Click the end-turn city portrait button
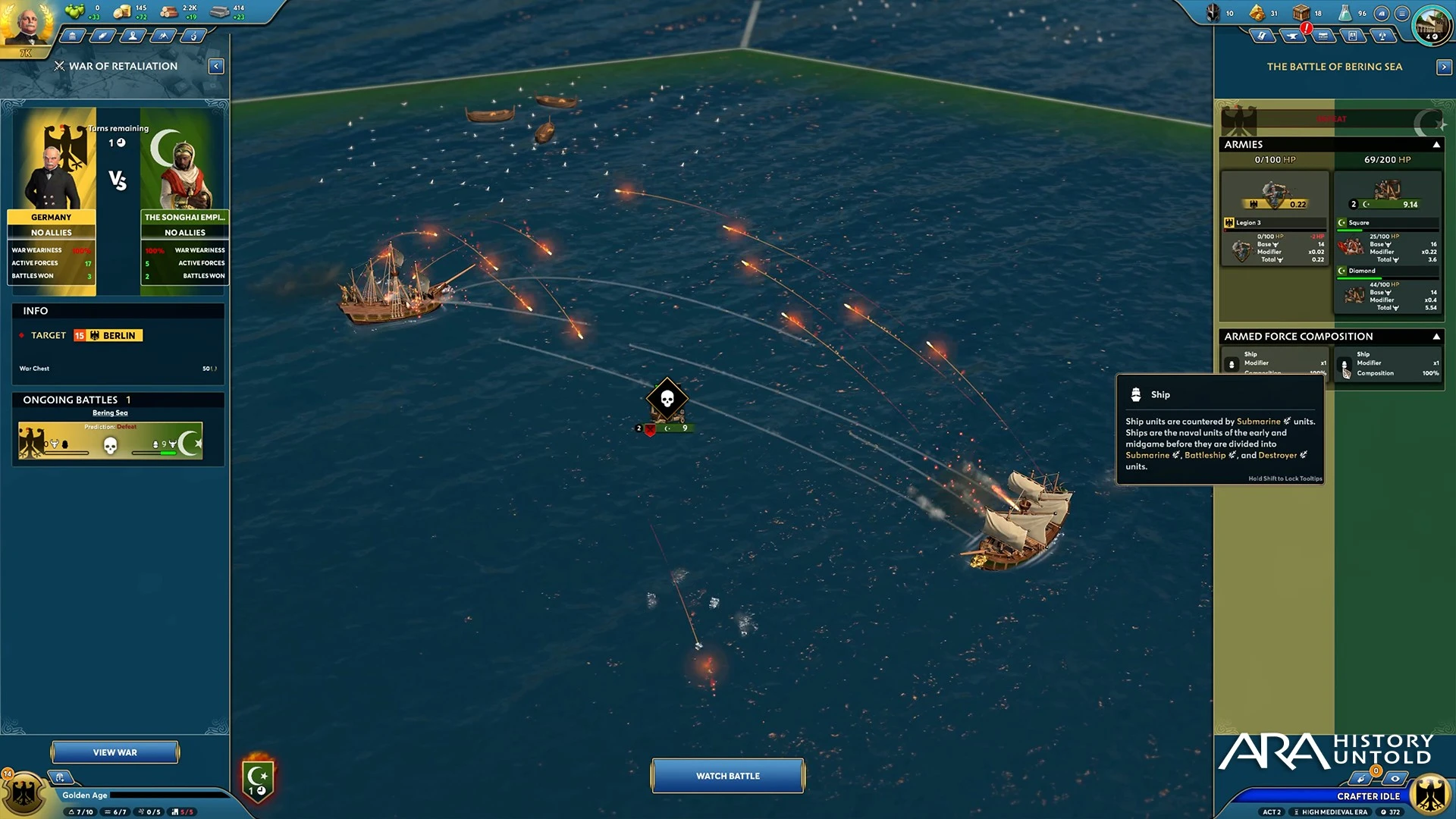The height and width of the screenshot is (819, 1456). tap(1431, 24)
